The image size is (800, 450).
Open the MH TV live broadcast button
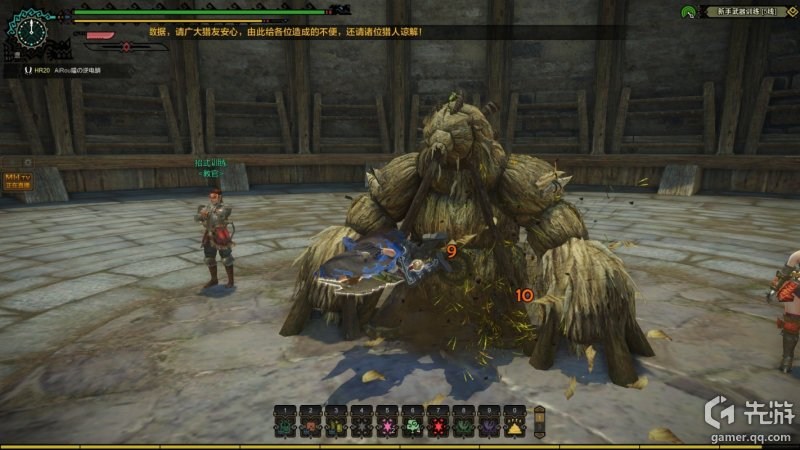17,180
